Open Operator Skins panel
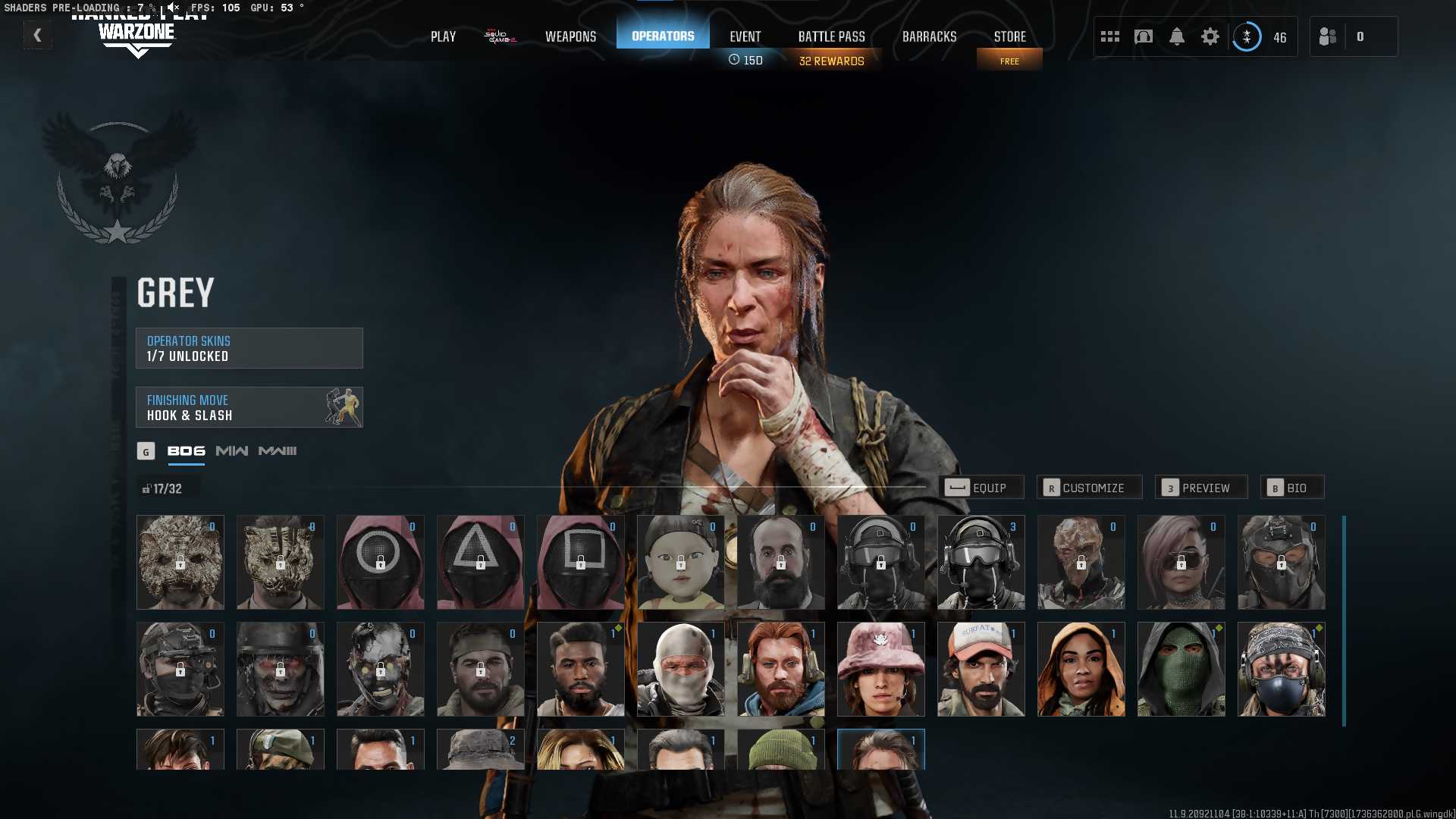Screen dimensions: 1456x819 click(249, 348)
